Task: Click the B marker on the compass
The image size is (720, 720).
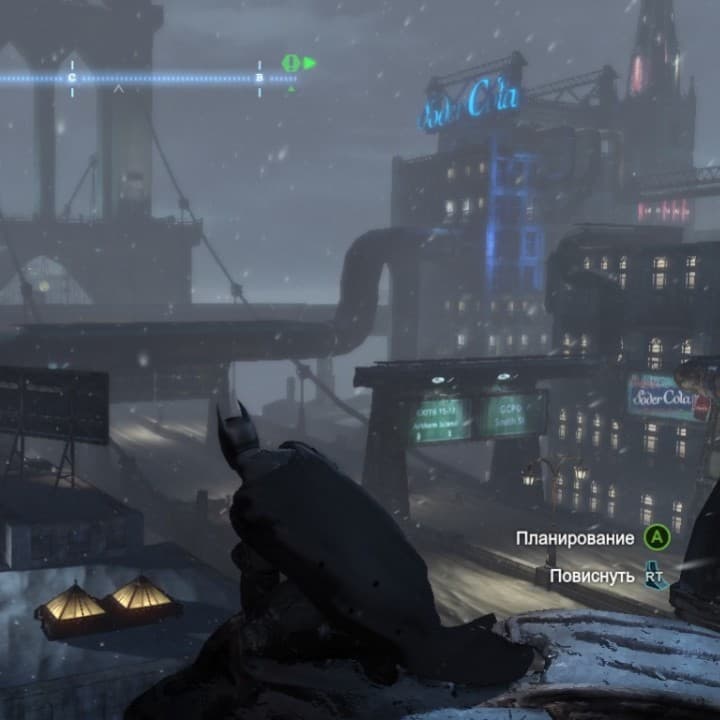Action: click(x=259, y=77)
